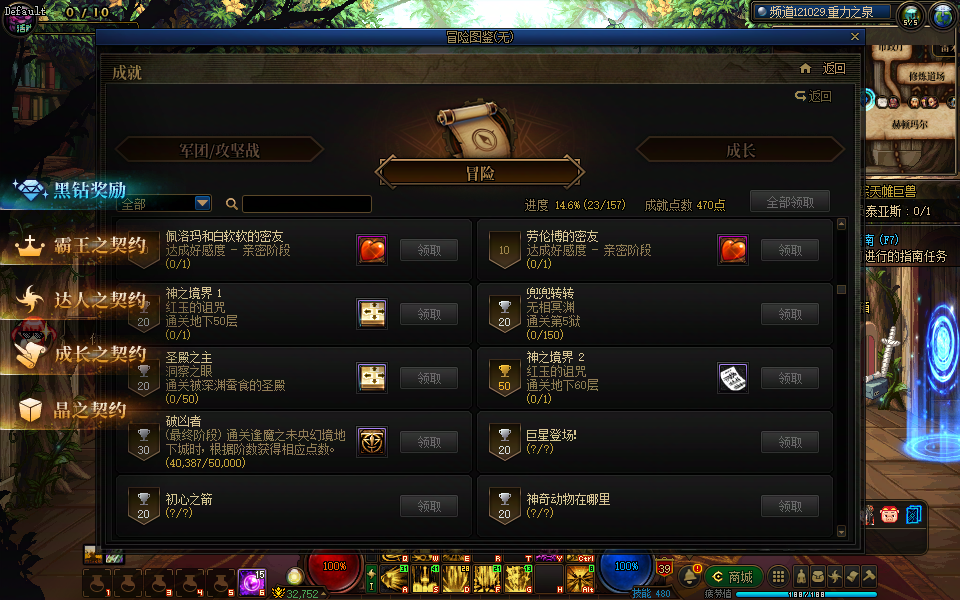Open the 全部 filter dropdown

click(x=203, y=203)
